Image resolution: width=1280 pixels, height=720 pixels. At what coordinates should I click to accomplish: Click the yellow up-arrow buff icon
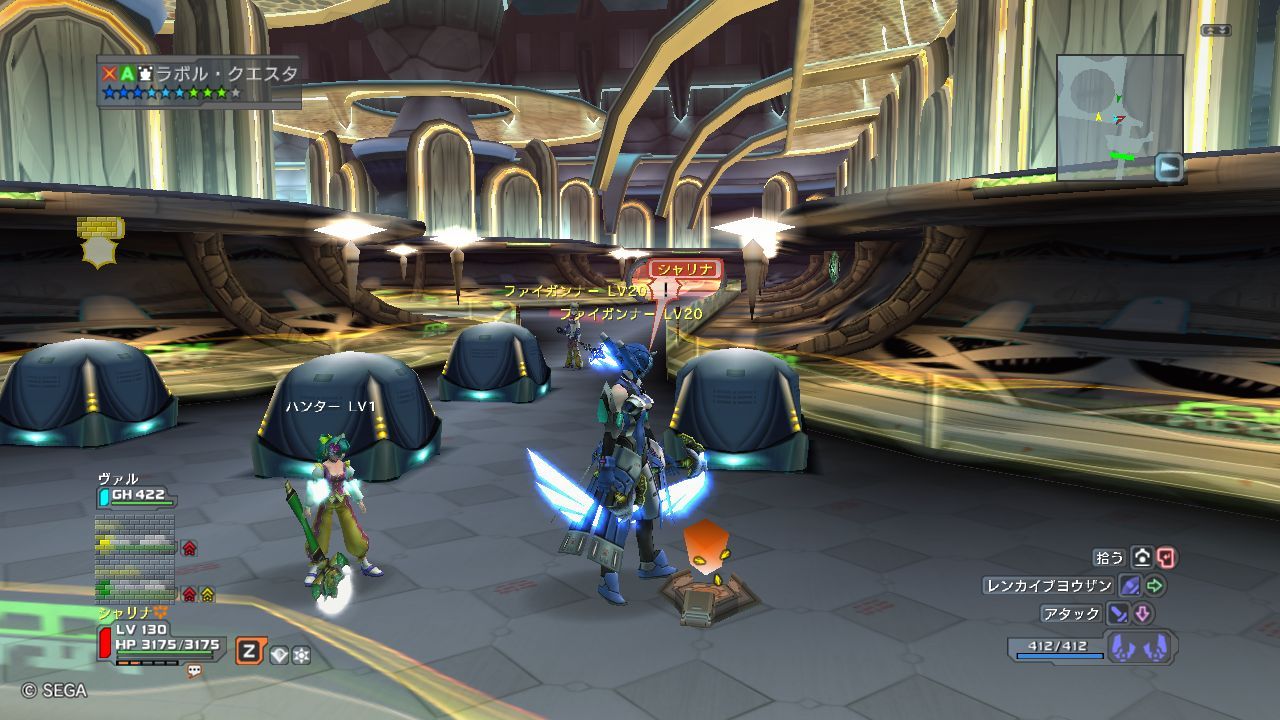[207, 594]
